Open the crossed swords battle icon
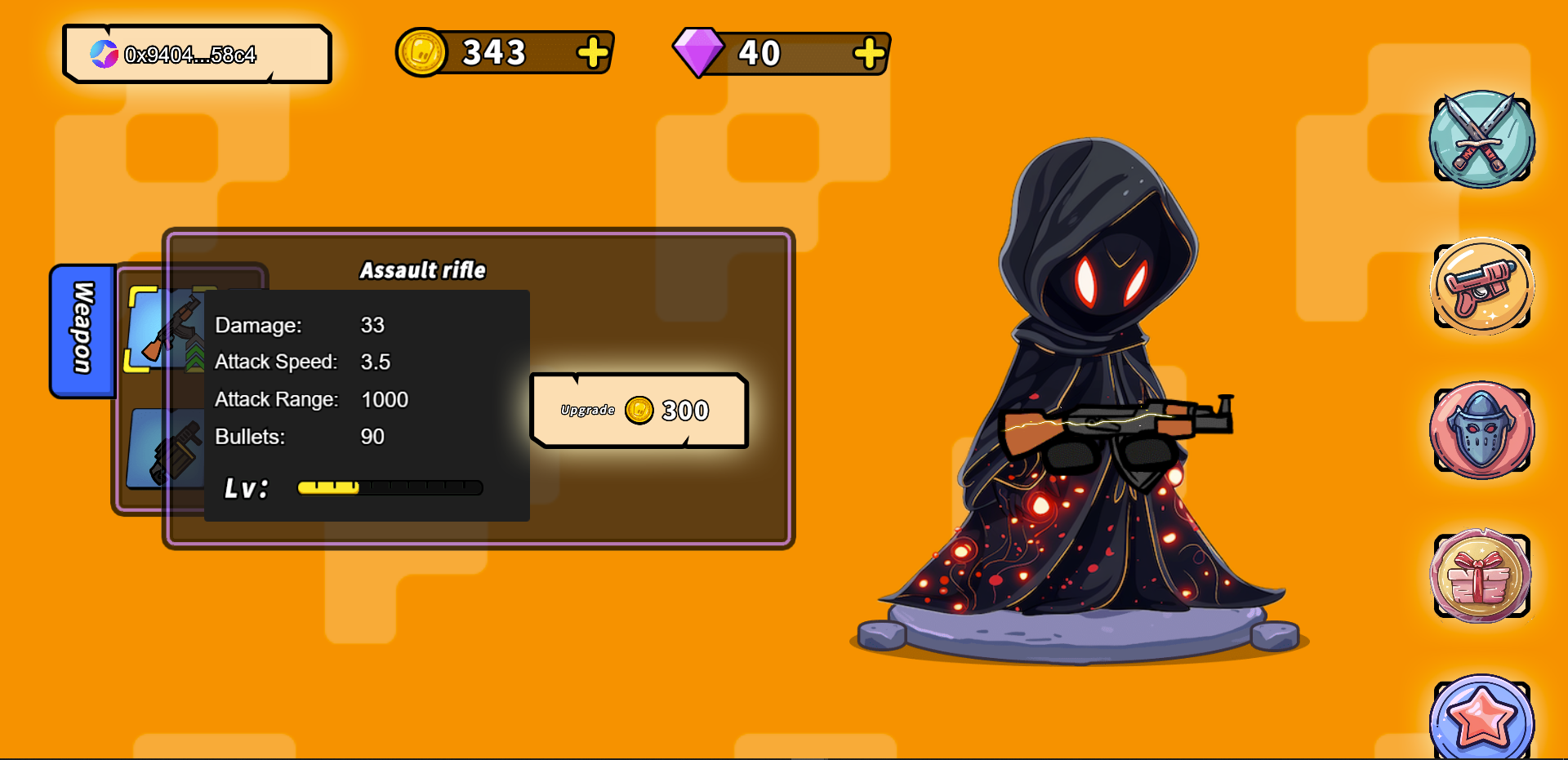Screen dimensions: 1568x760 (x=1481, y=140)
